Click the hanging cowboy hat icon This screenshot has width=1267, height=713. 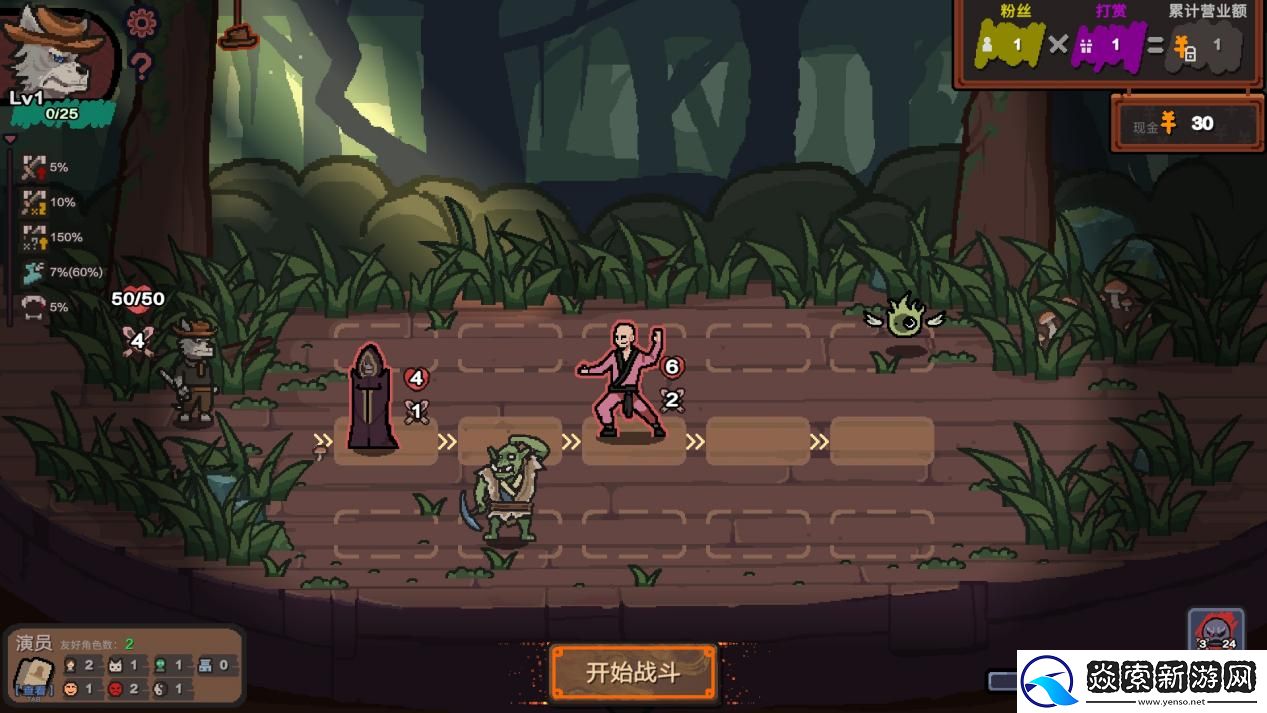pyautogui.click(x=238, y=35)
